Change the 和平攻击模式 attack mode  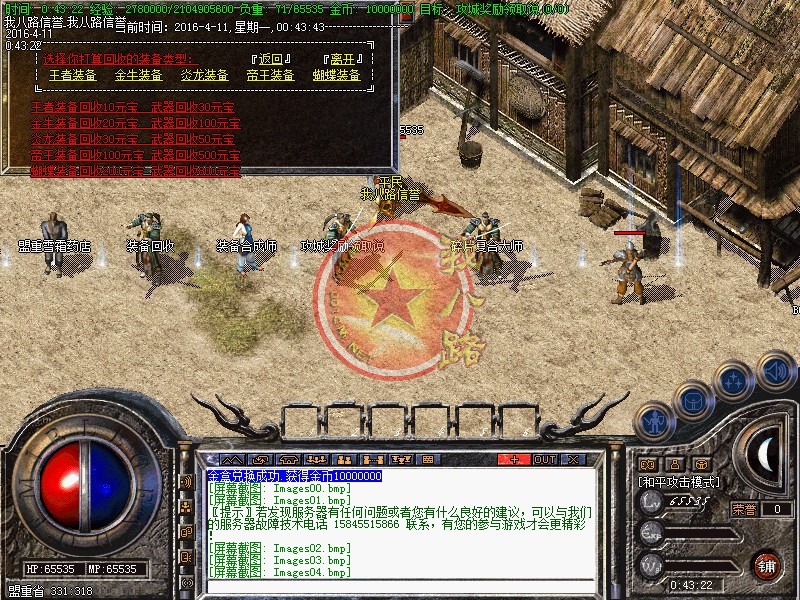coord(678,482)
